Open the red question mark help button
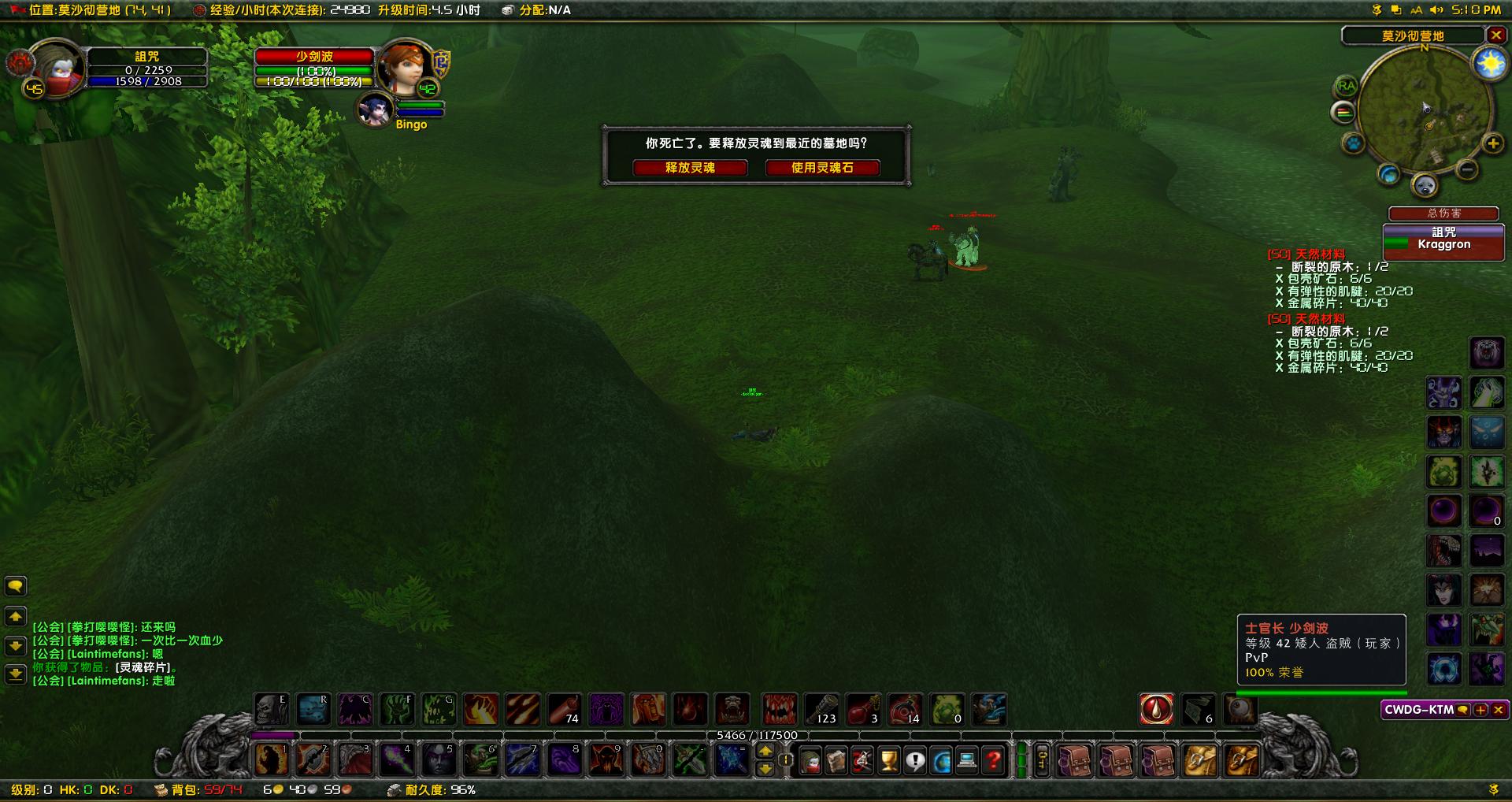 994,761
